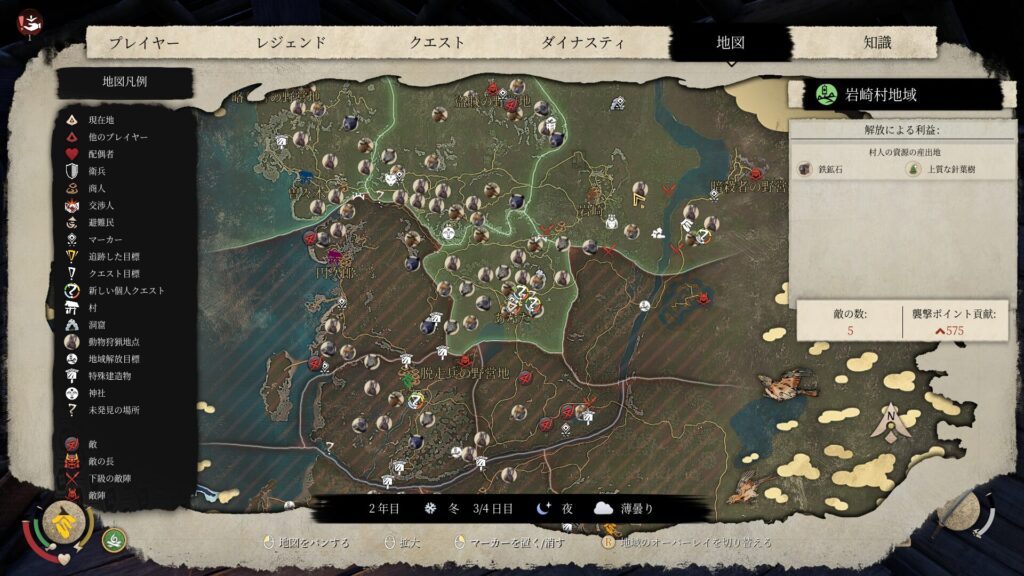Select the 敵の長 legend entry
1024x576 pixels.
(102, 462)
